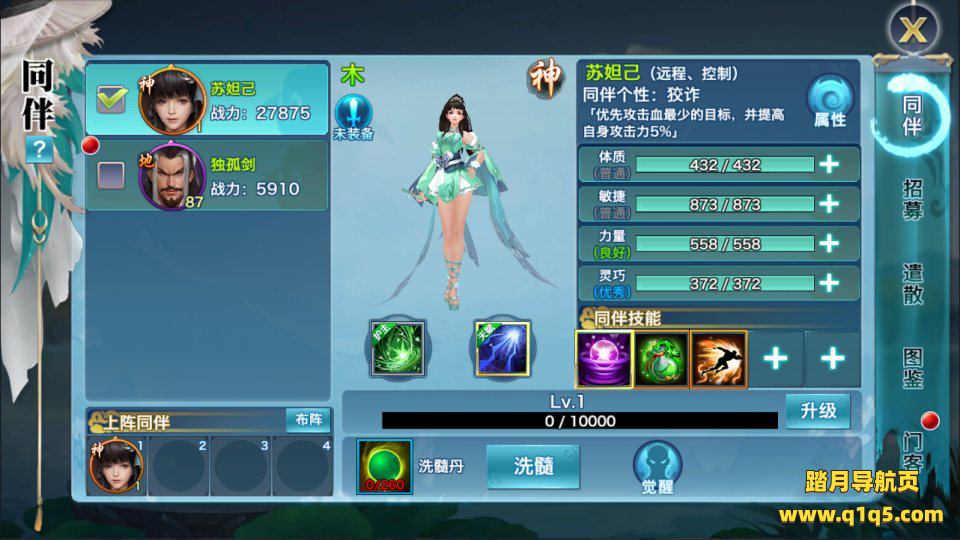Select the running figure companion skill
The width and height of the screenshot is (960, 540).
pyautogui.click(x=718, y=359)
